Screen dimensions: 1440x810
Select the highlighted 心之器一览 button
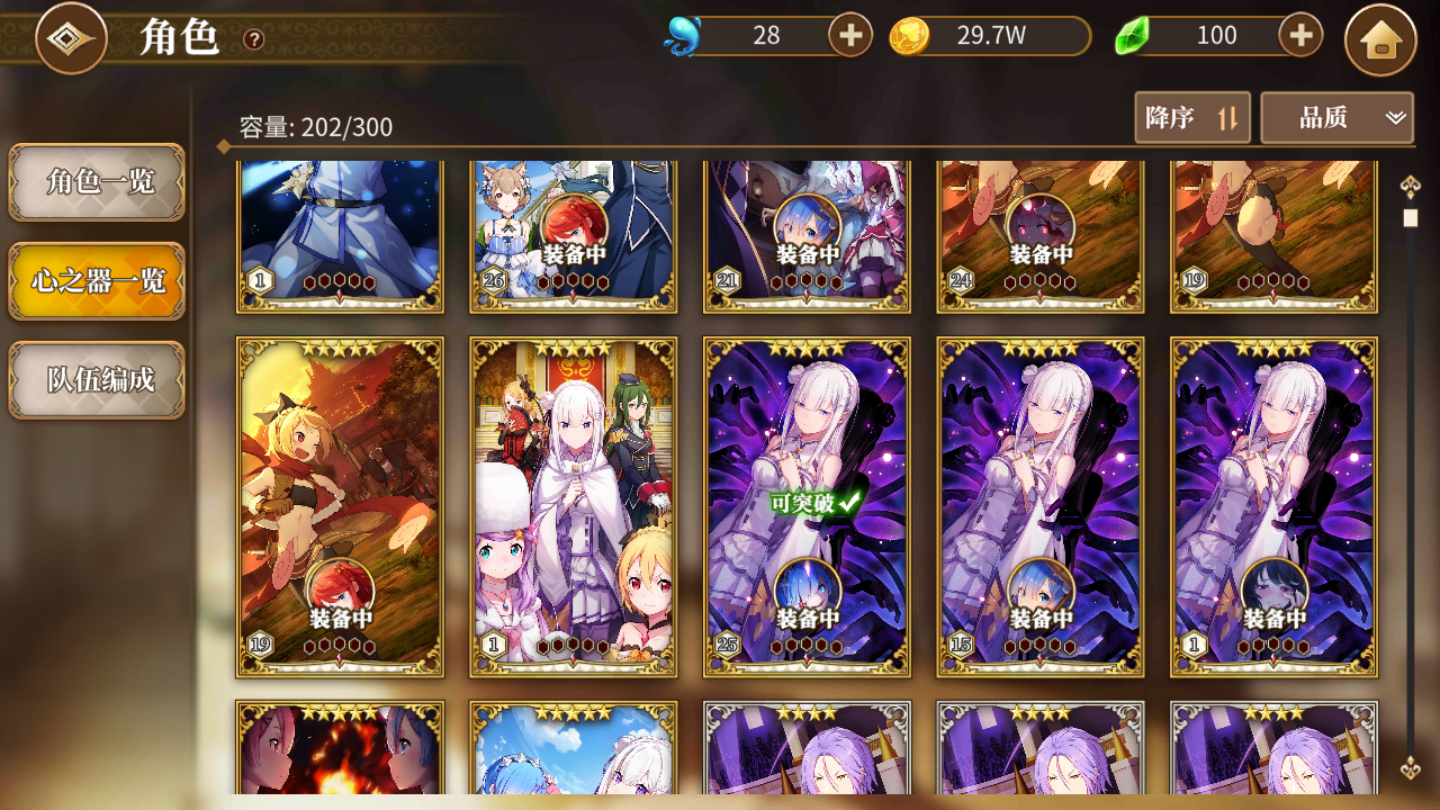(96, 282)
